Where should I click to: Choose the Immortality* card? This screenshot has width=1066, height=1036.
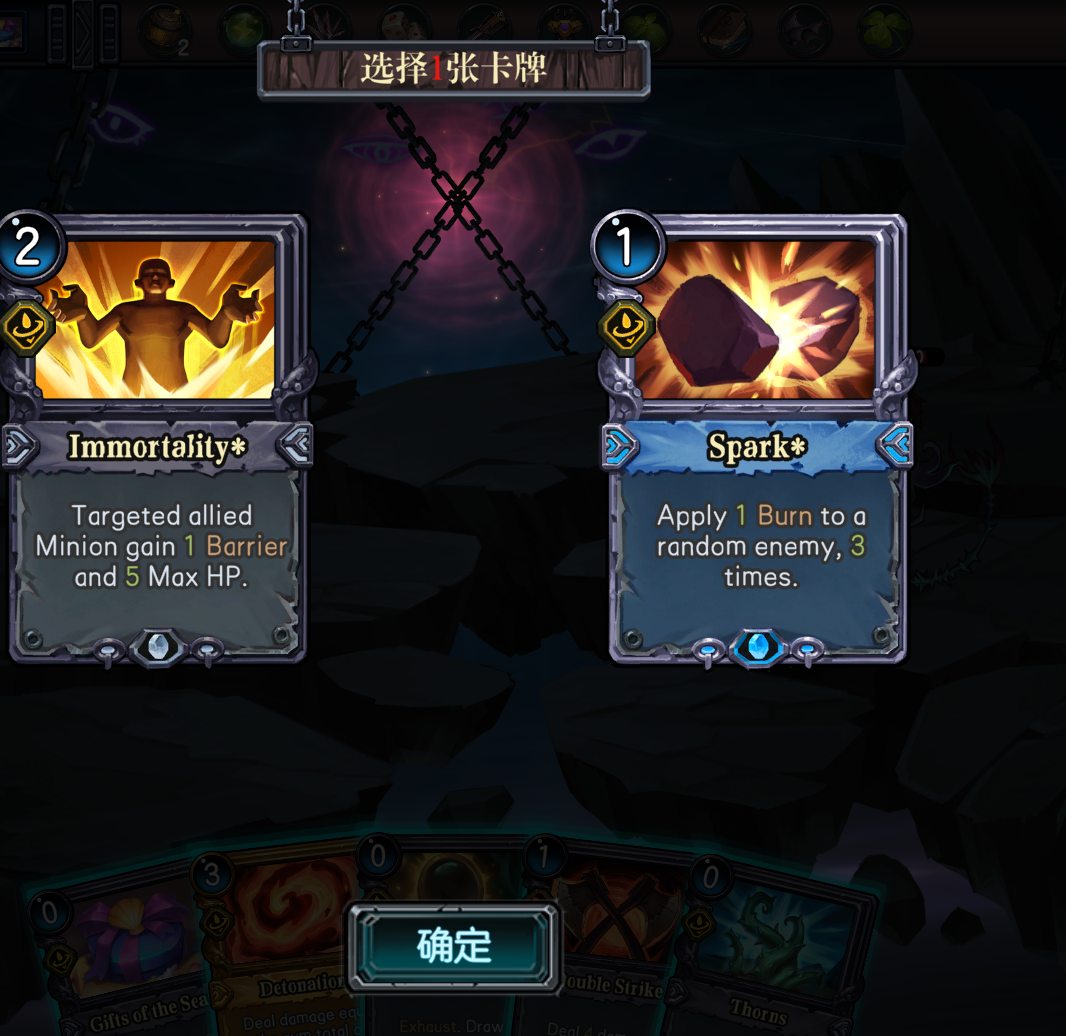click(x=157, y=440)
